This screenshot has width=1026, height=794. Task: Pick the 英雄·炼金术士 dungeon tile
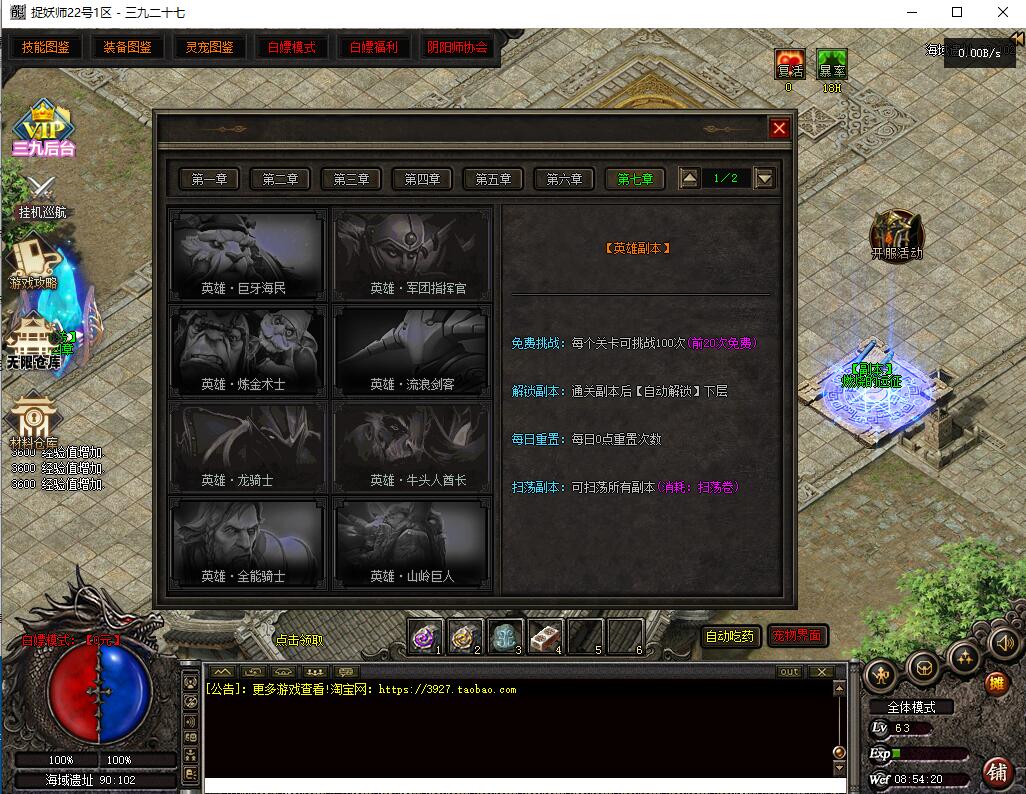(x=246, y=351)
